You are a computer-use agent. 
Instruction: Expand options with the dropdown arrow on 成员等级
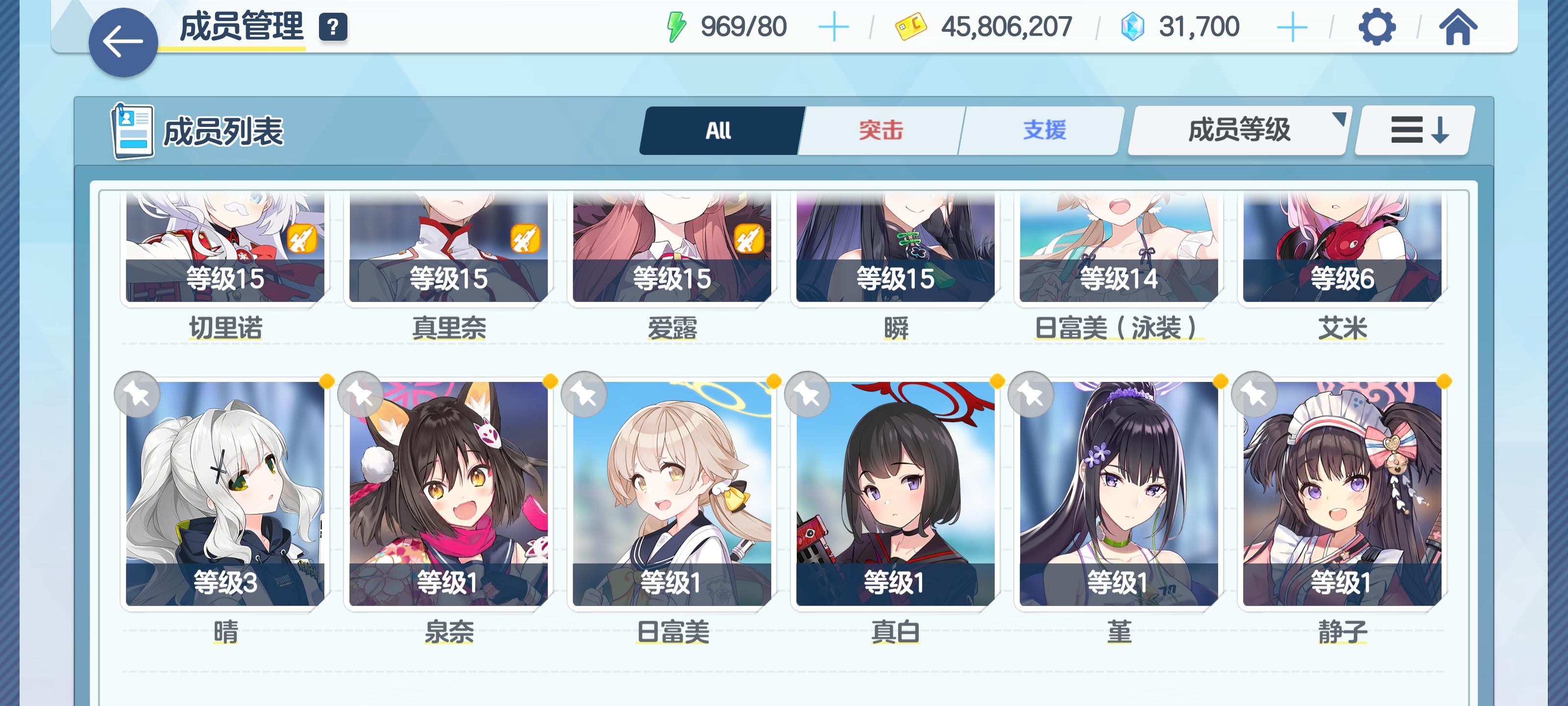click(x=1341, y=119)
